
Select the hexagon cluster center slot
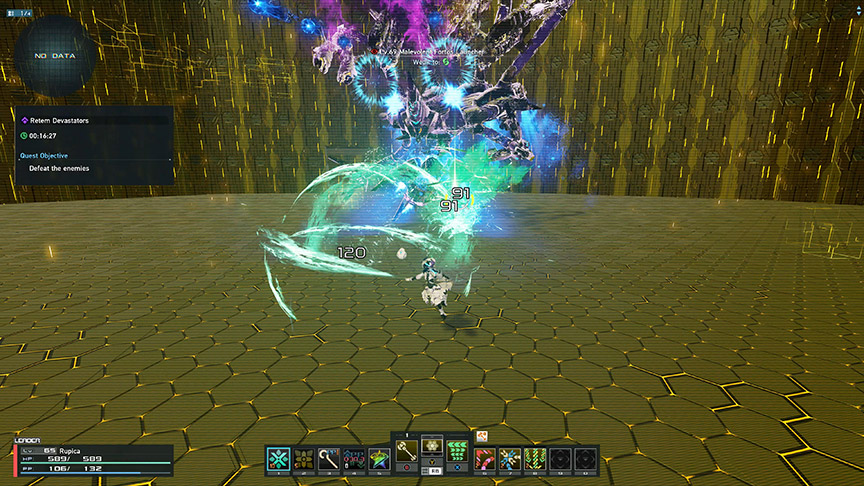pyautogui.click(x=432, y=446)
